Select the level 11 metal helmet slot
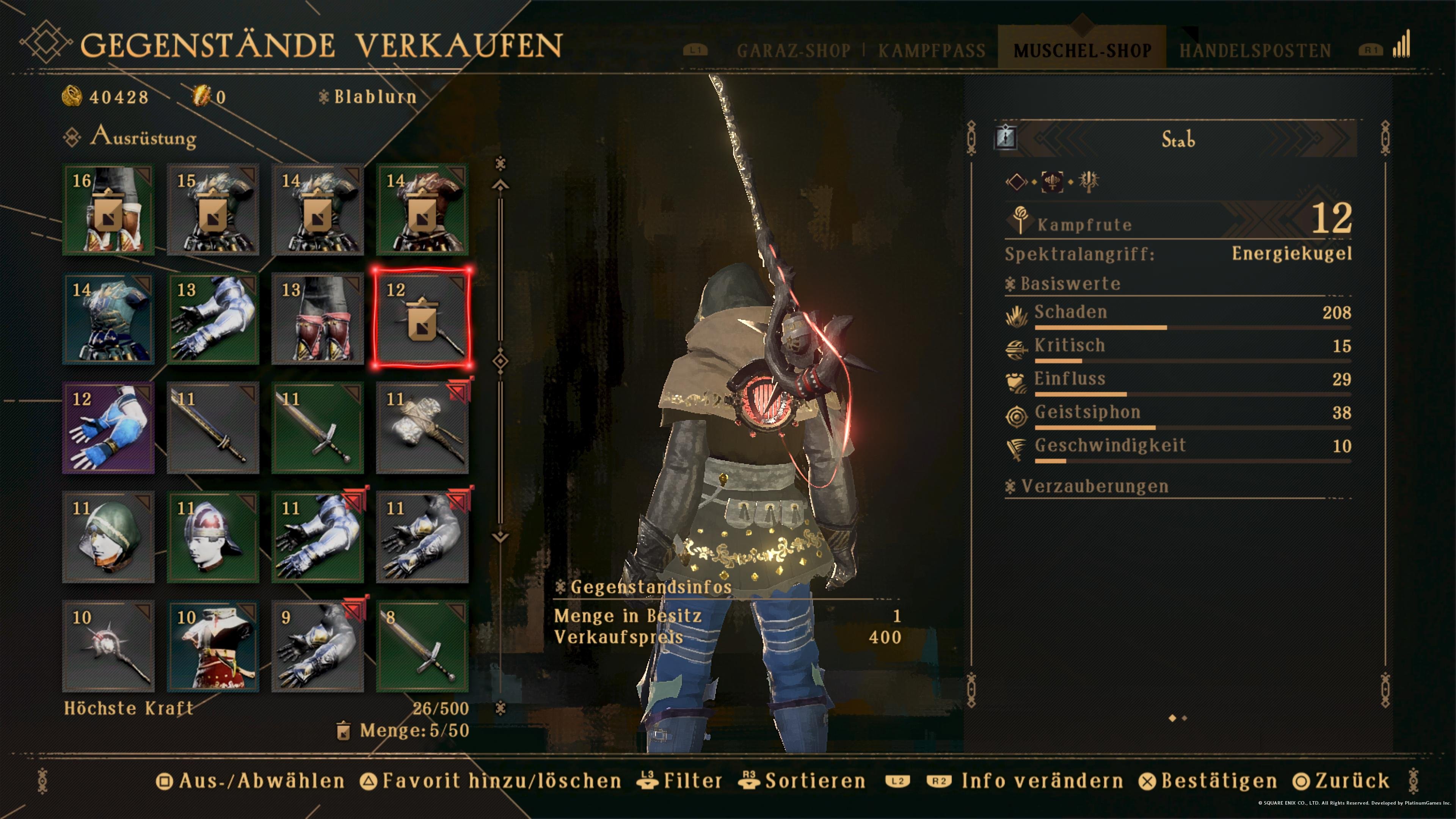This screenshot has height=819, width=1456. tap(212, 537)
